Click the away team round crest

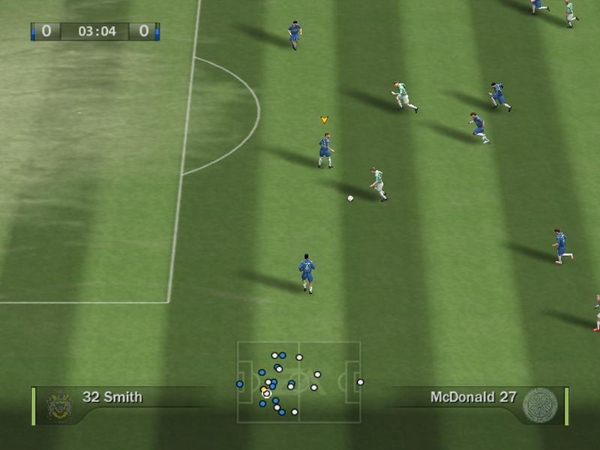pos(540,404)
